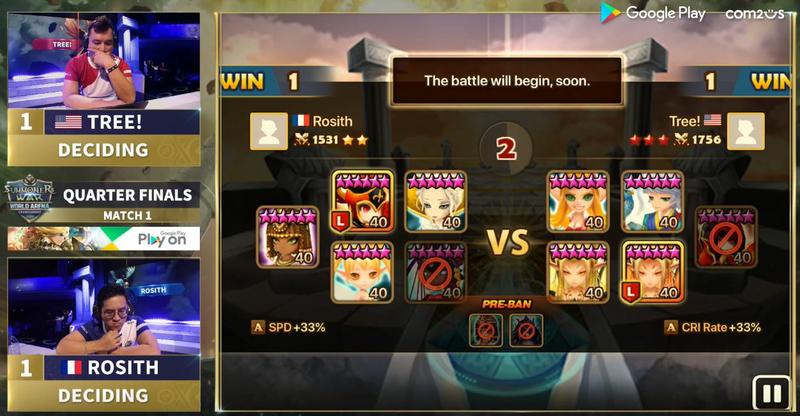Open Tree!'s player profile avatar
The width and height of the screenshot is (800, 416).
(745, 131)
